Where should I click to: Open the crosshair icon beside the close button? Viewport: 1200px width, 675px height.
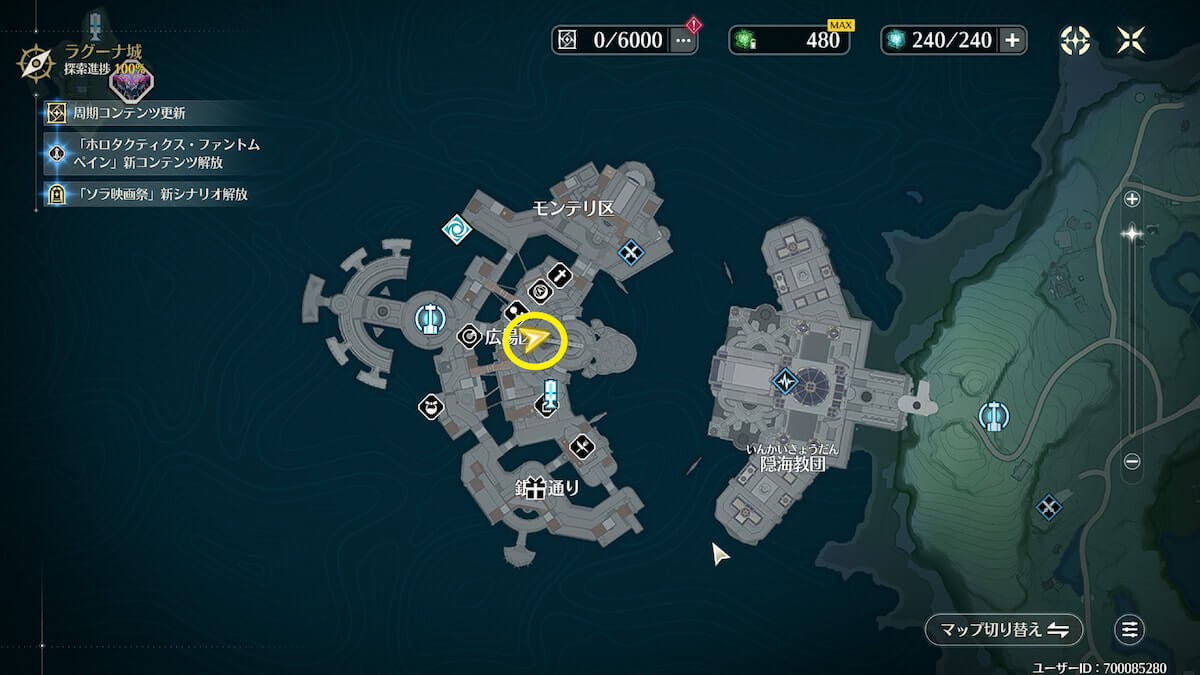click(x=1075, y=40)
